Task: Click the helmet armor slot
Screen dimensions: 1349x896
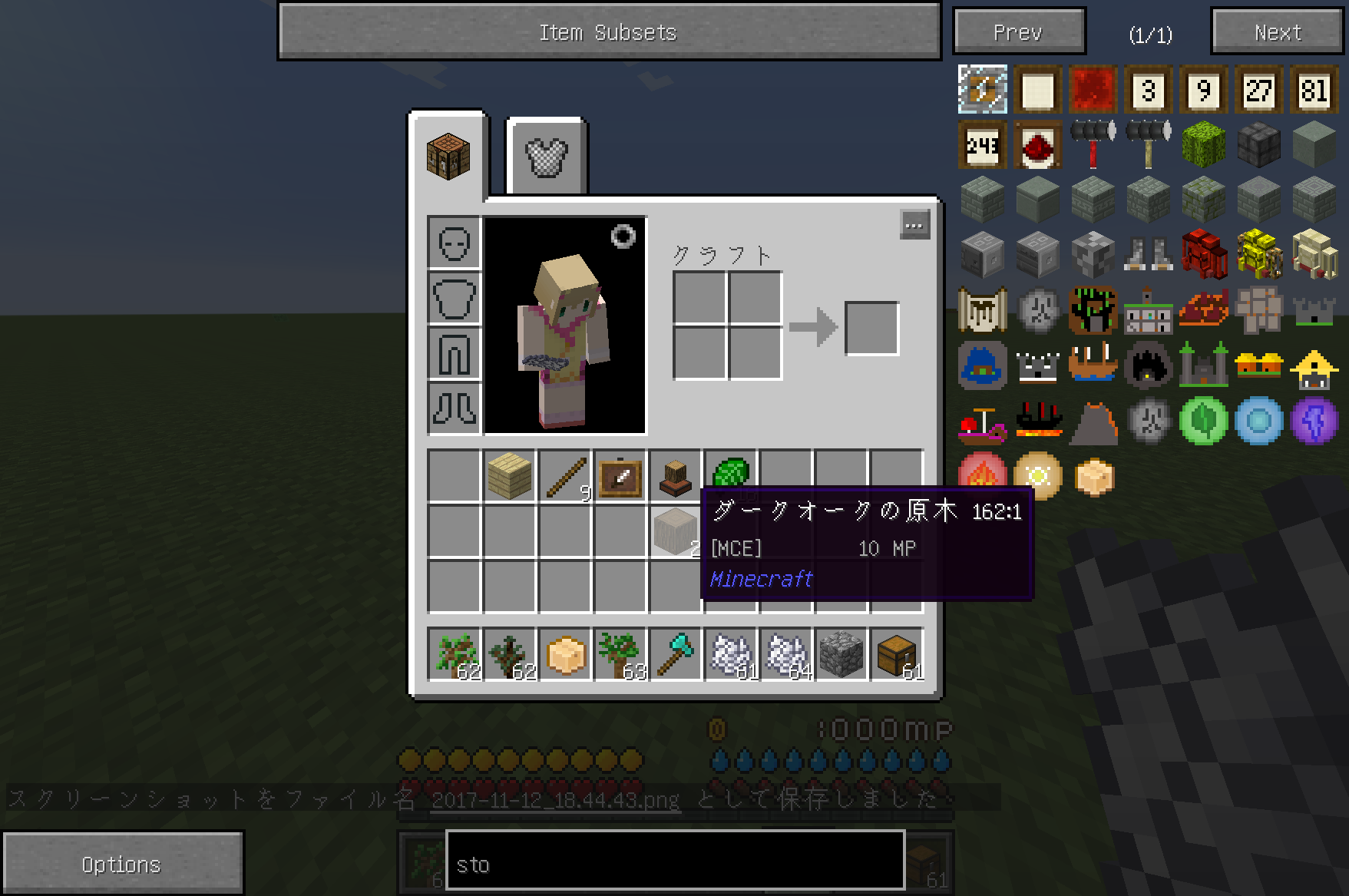Action: coord(454,243)
